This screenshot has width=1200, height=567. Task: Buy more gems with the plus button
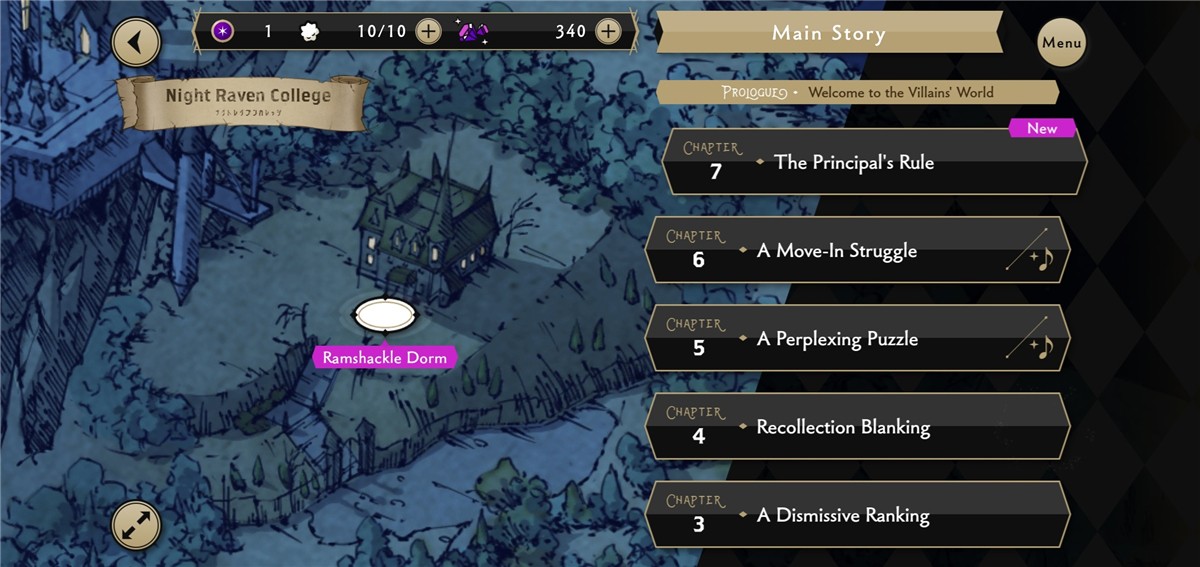tap(608, 31)
